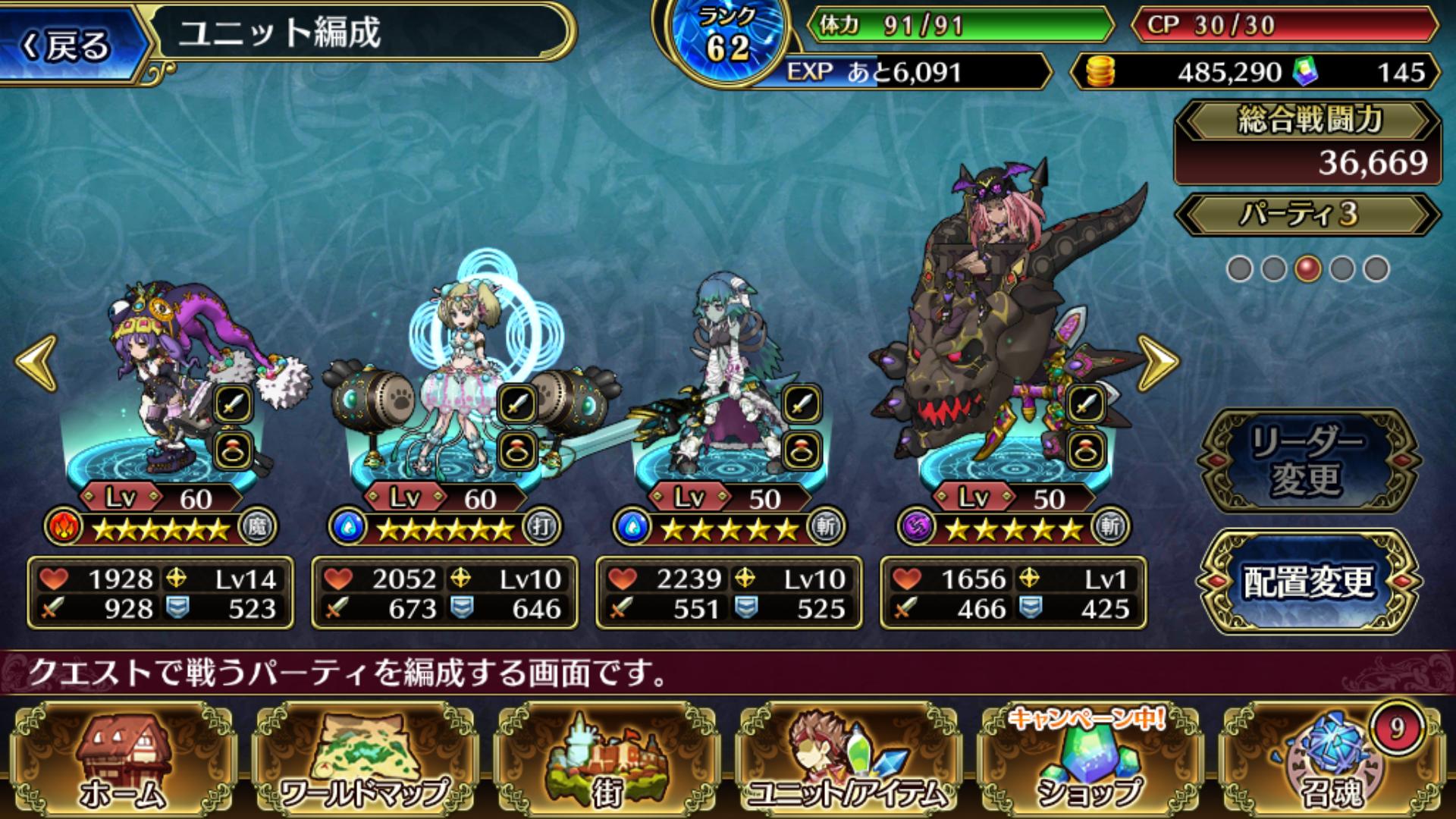The width and height of the screenshot is (1456, 819).
Task: Tap the 配置変更 formation change button
Action: [x=1307, y=582]
